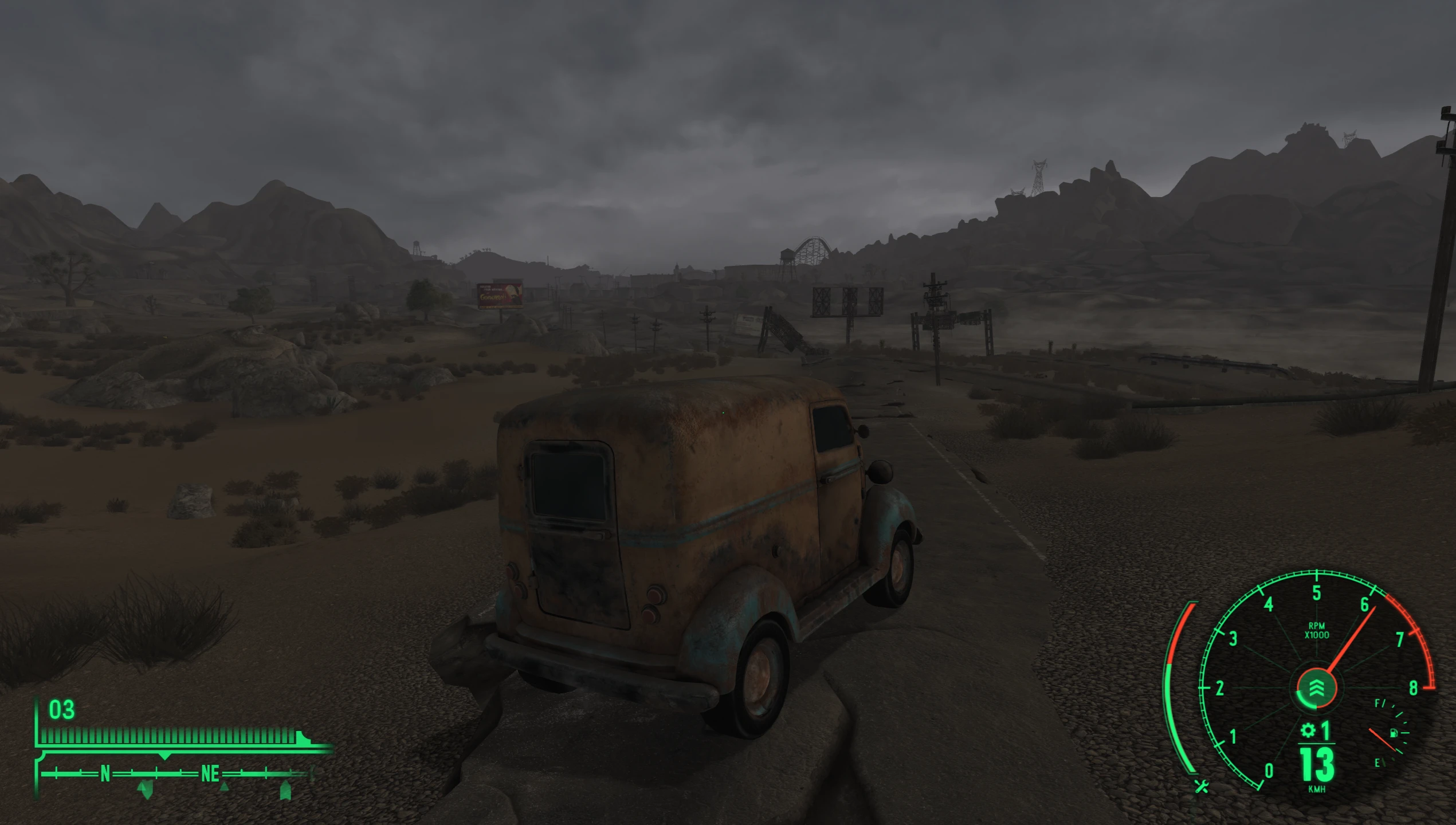Screen dimensions: 1456x825
Task: Click the upshift chevron indicator in the tachometer center
Action: pyautogui.click(x=1316, y=686)
